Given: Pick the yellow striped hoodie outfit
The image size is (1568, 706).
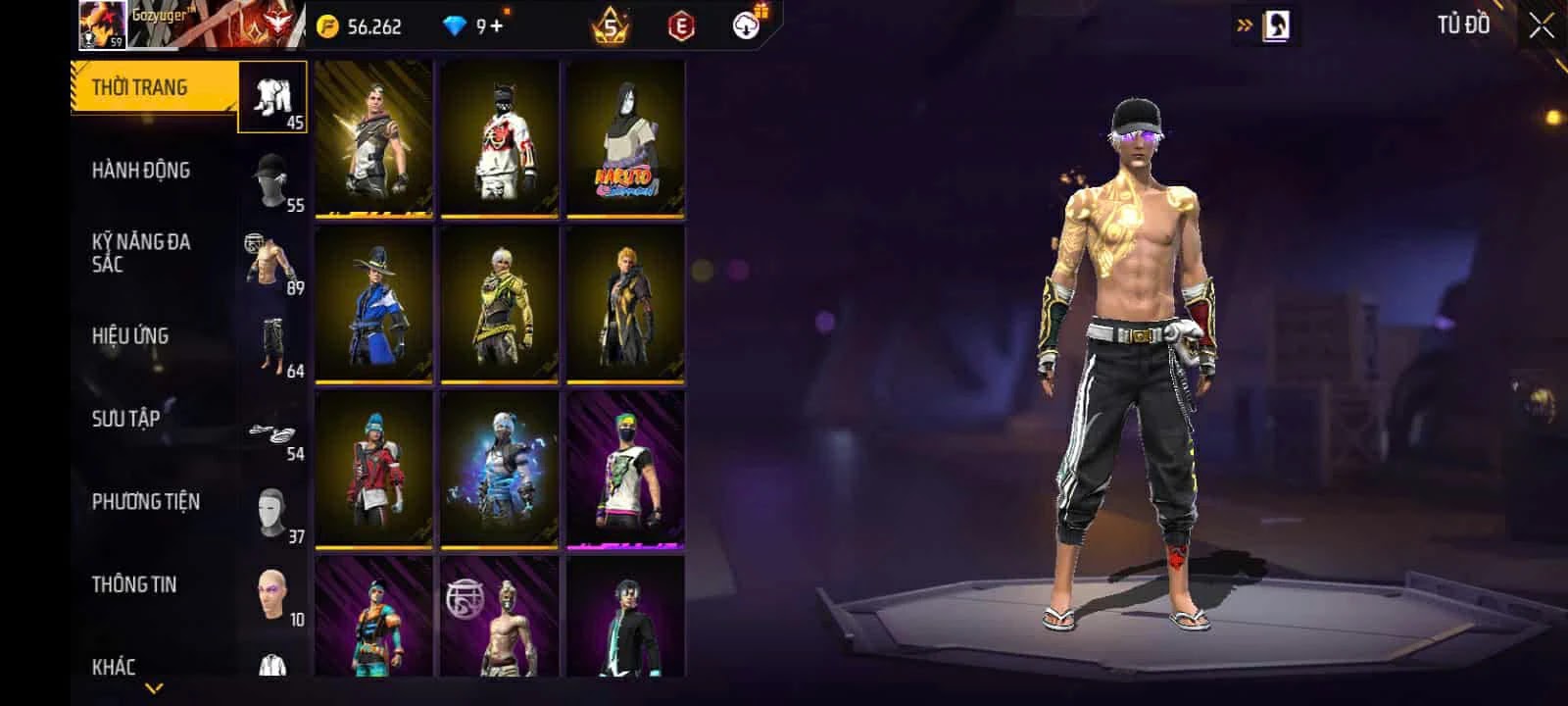Looking at the screenshot, I should [500, 304].
